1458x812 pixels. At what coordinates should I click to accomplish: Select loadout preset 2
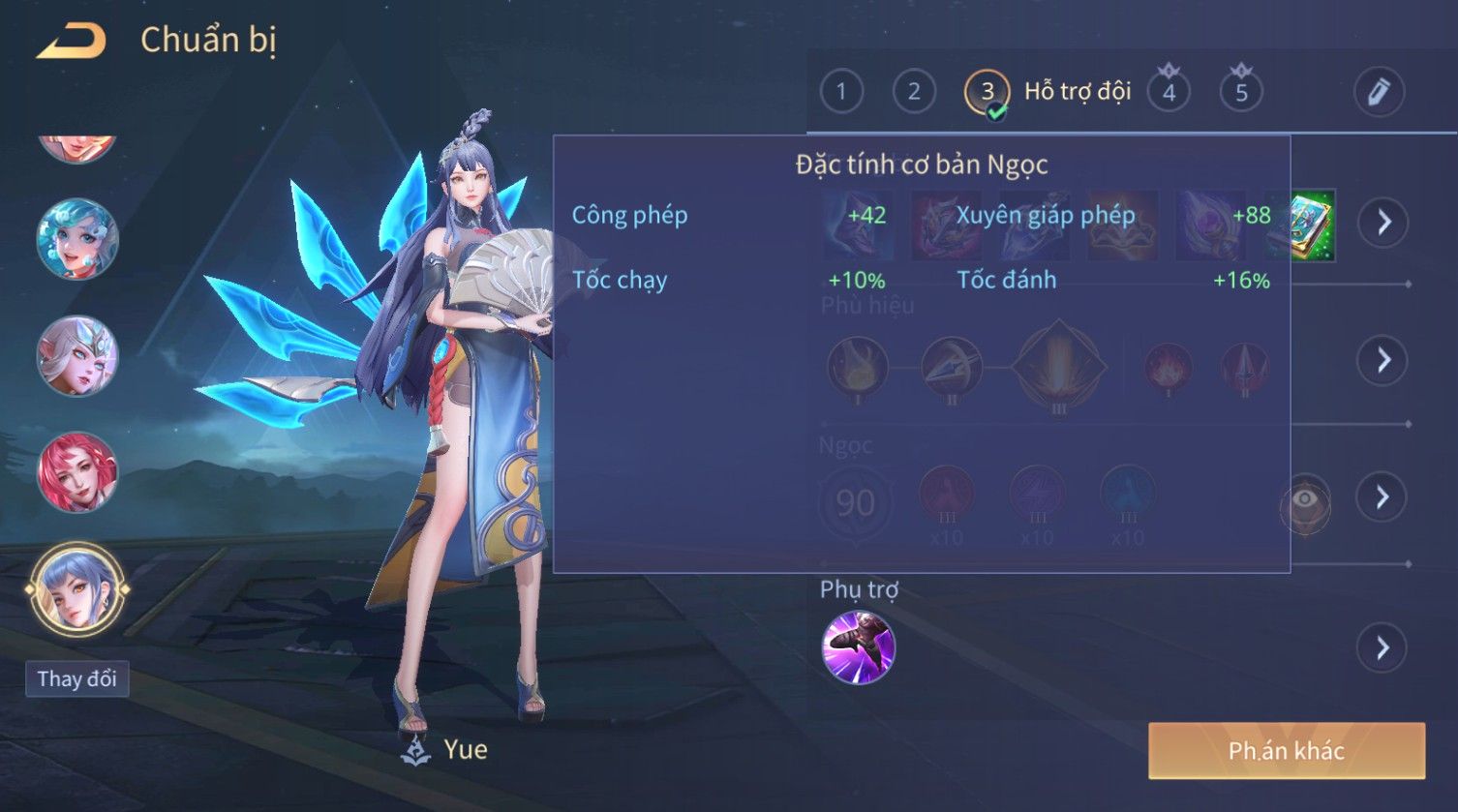click(x=913, y=92)
